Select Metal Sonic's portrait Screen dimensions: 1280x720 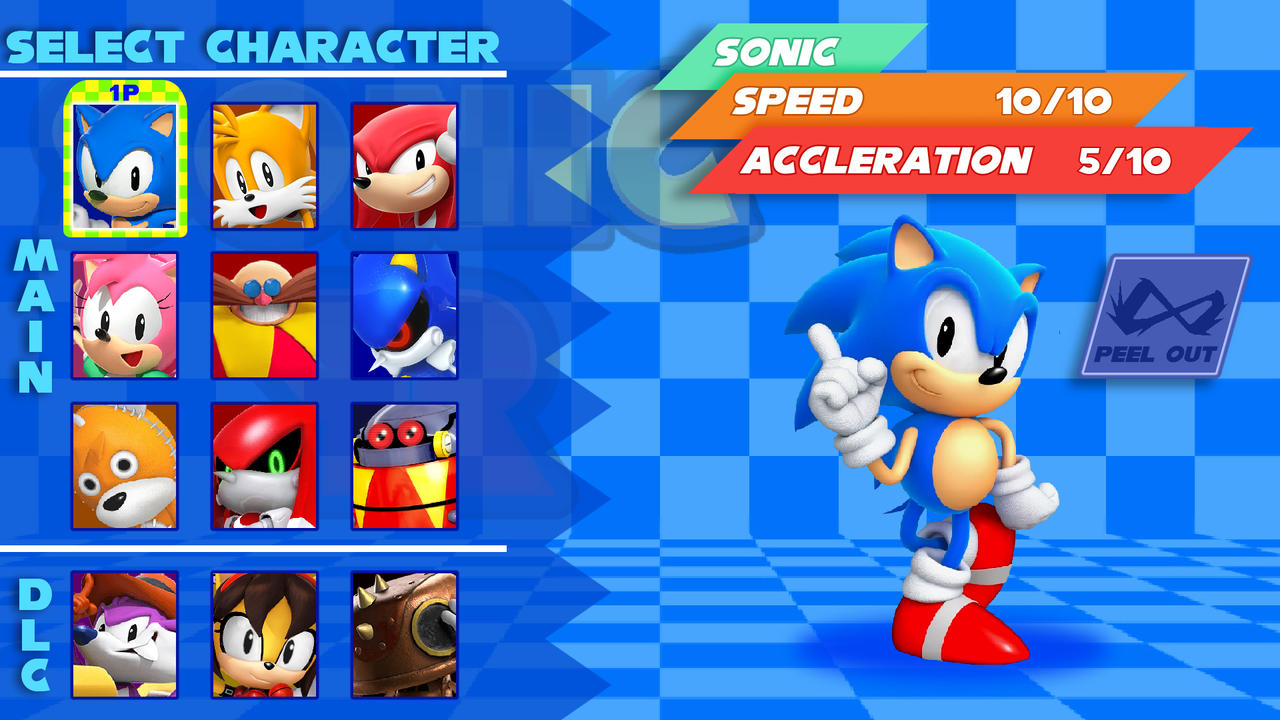point(404,315)
